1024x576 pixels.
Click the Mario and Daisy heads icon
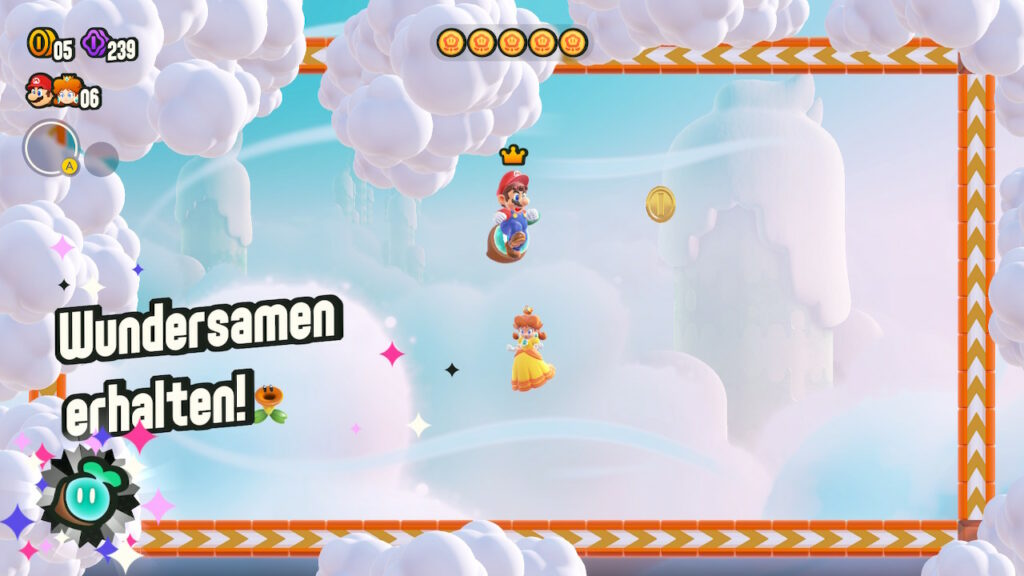point(53,92)
